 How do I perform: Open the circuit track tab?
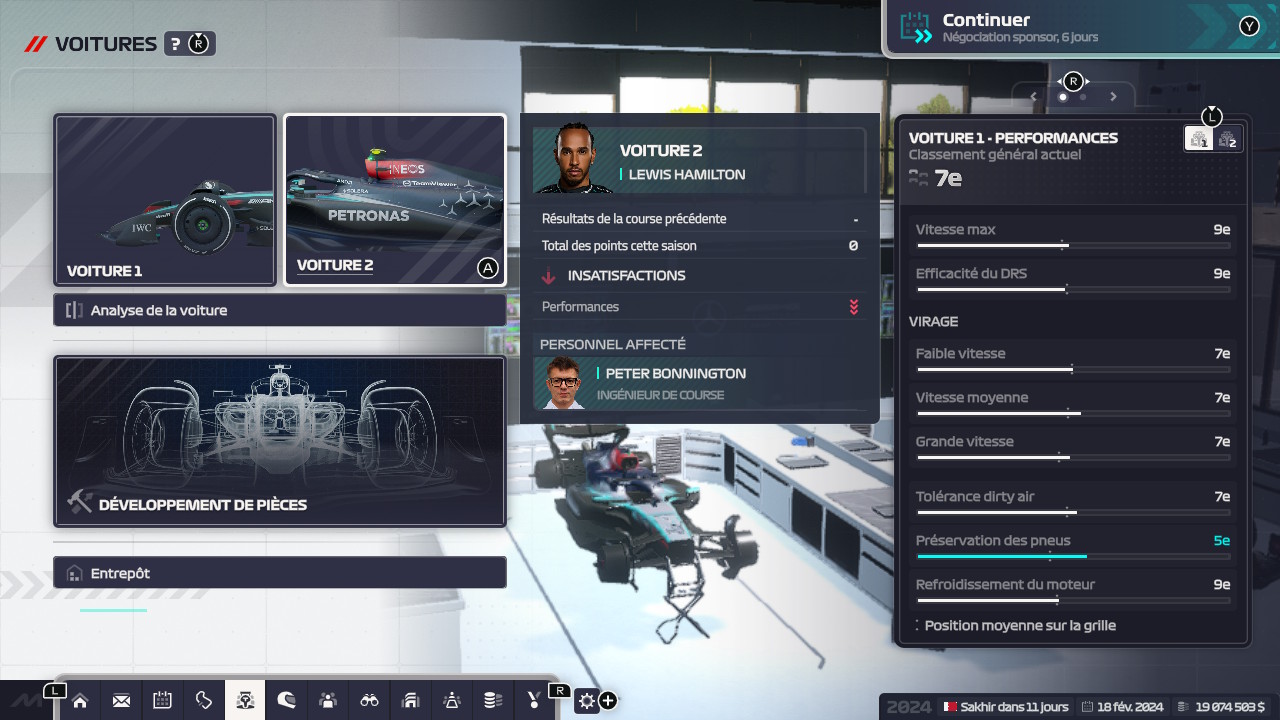[x=204, y=700]
